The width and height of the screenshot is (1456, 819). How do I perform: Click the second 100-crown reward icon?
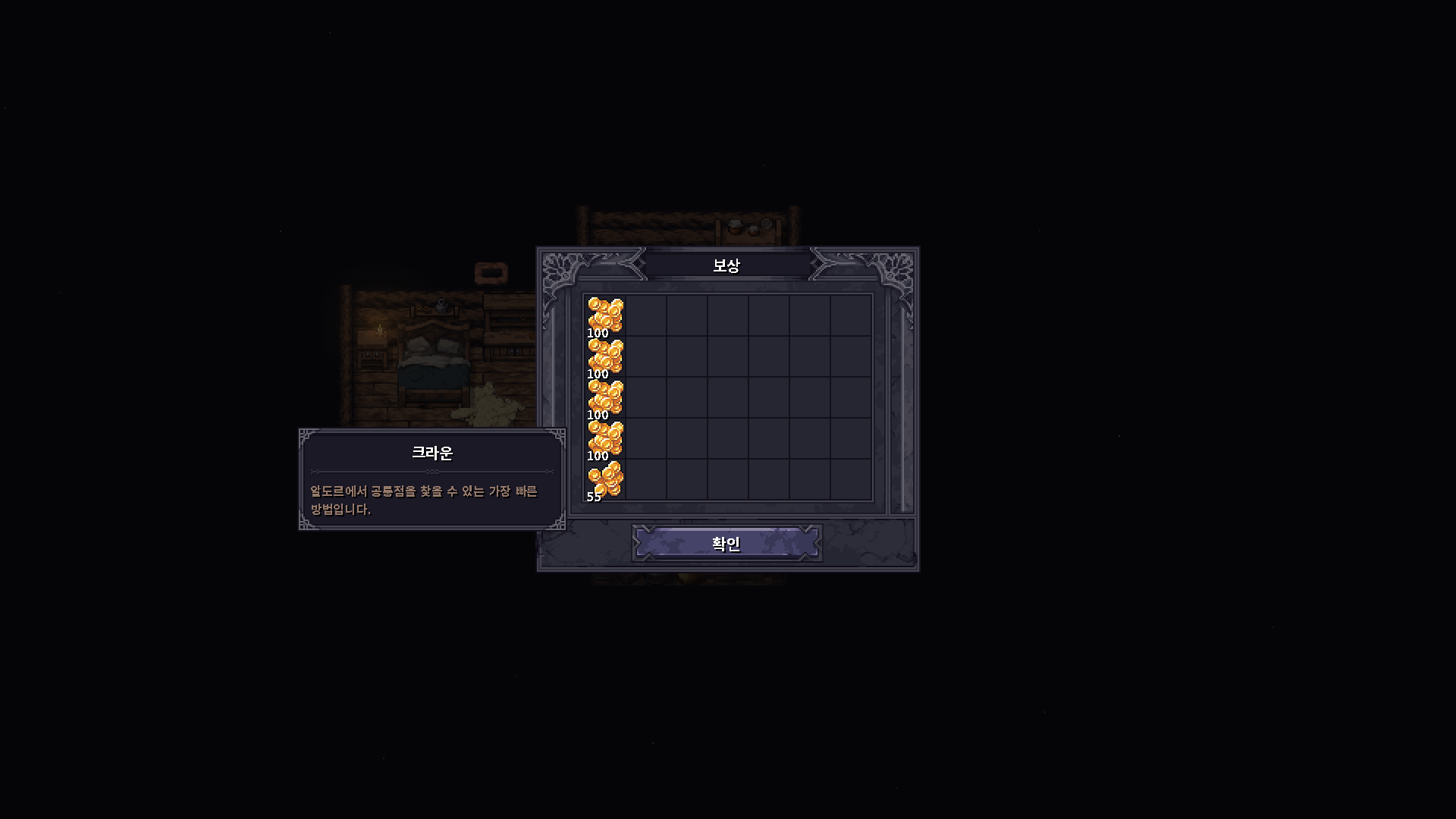(604, 356)
